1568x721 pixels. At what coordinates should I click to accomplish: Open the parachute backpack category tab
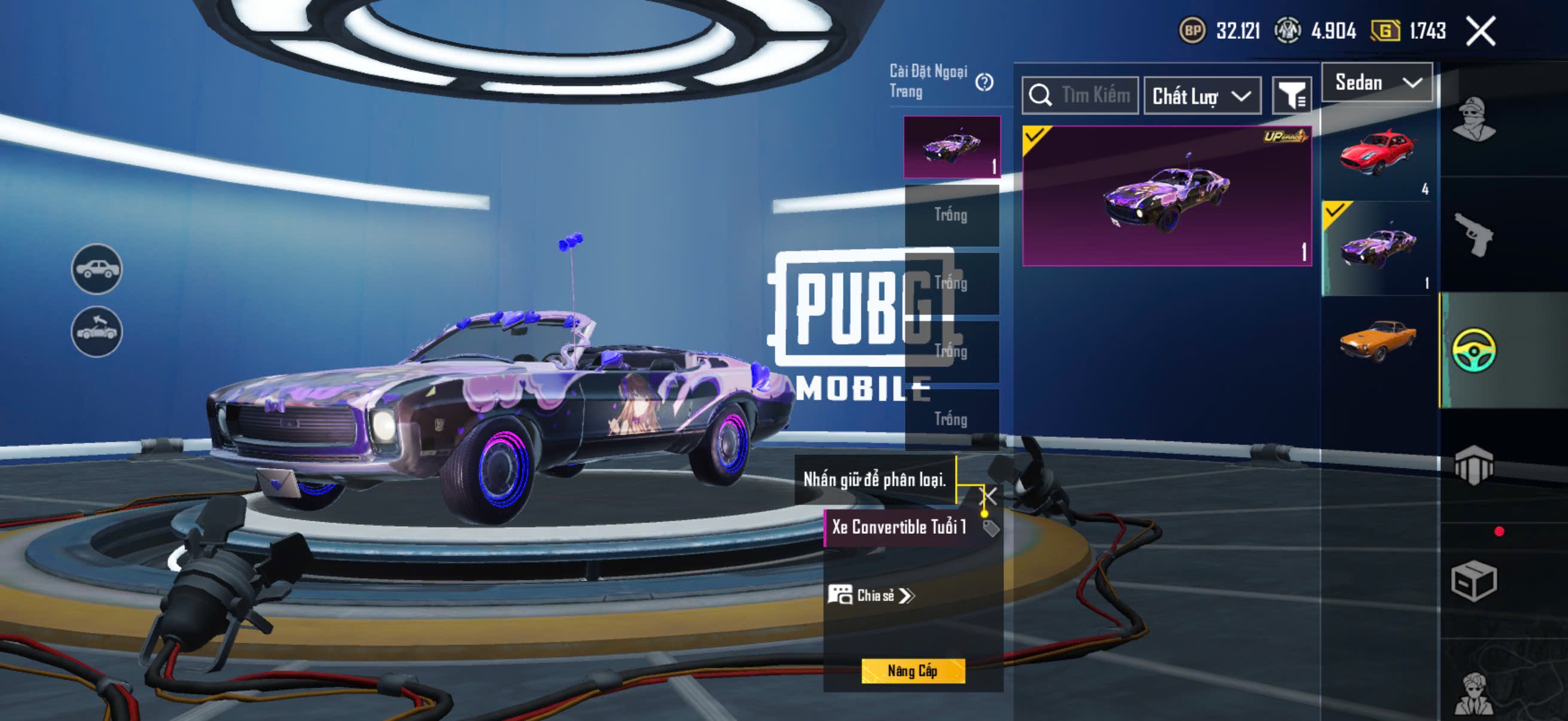1473,466
